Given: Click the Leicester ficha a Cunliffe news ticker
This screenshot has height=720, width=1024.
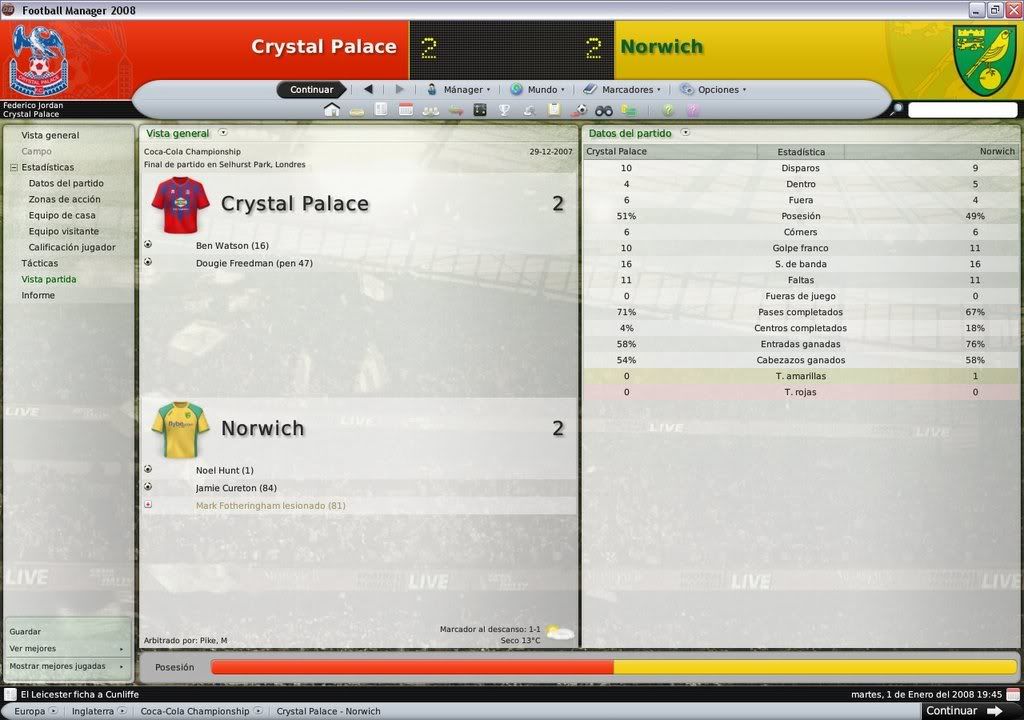Looking at the screenshot, I should 79,694.
